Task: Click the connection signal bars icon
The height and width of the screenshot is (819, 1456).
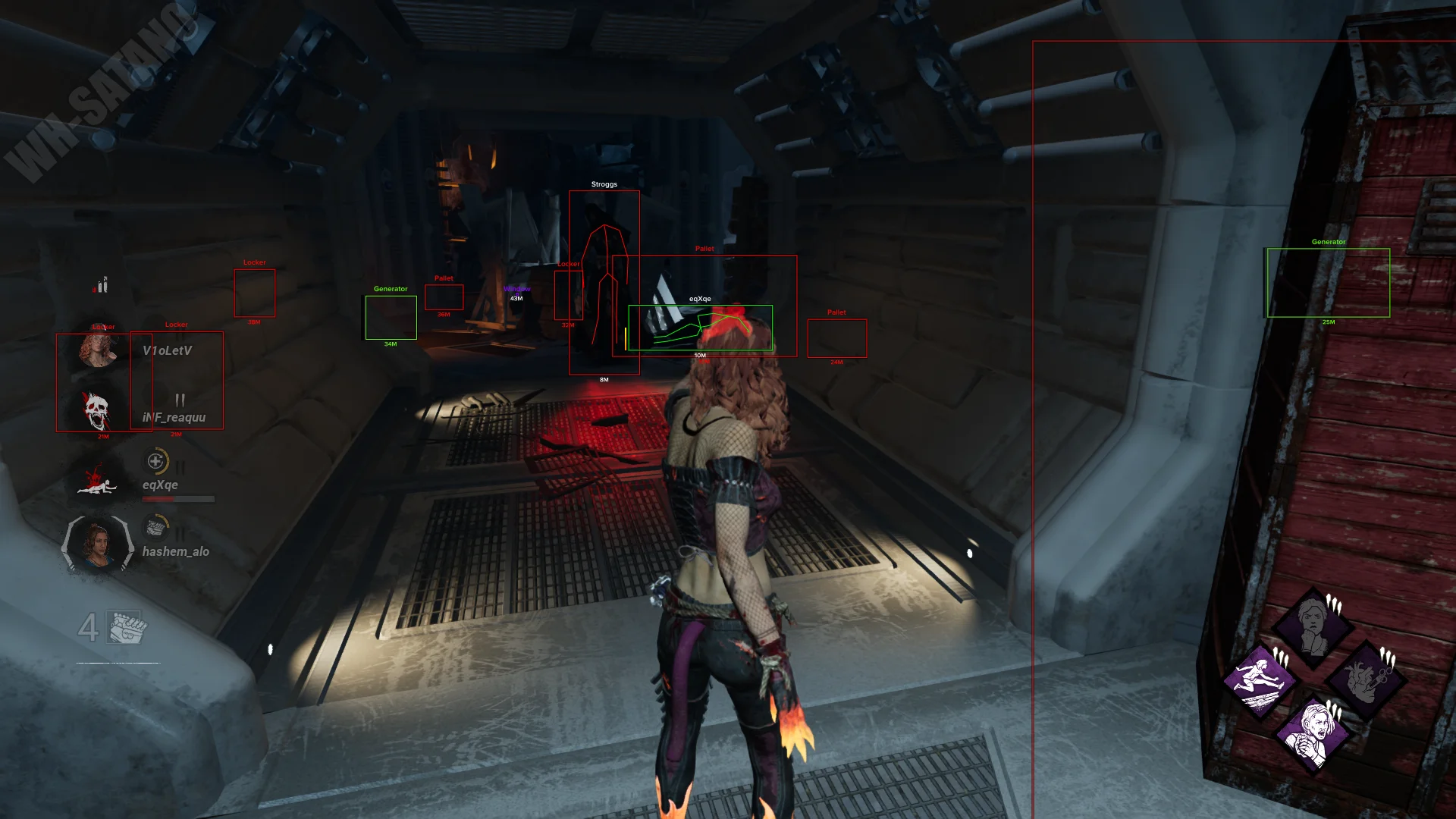Action: [101, 285]
